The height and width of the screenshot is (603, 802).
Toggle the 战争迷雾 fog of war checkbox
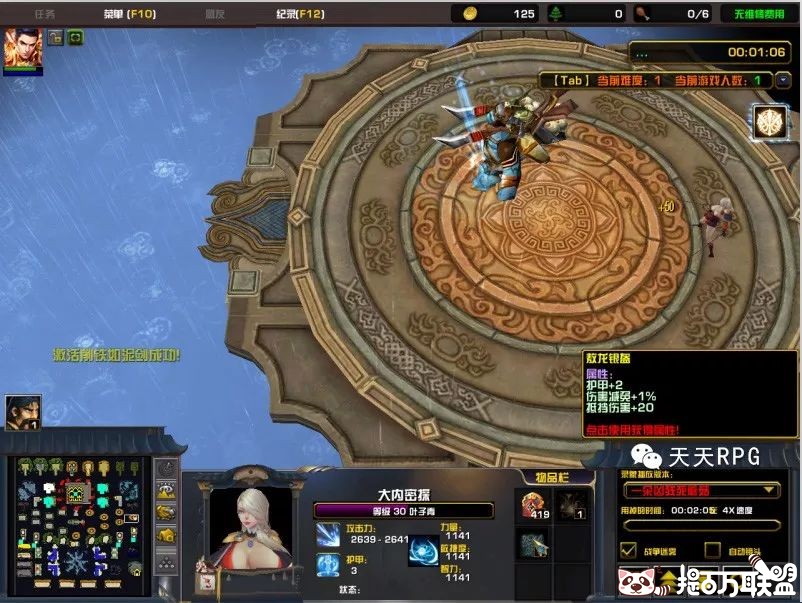point(628,550)
